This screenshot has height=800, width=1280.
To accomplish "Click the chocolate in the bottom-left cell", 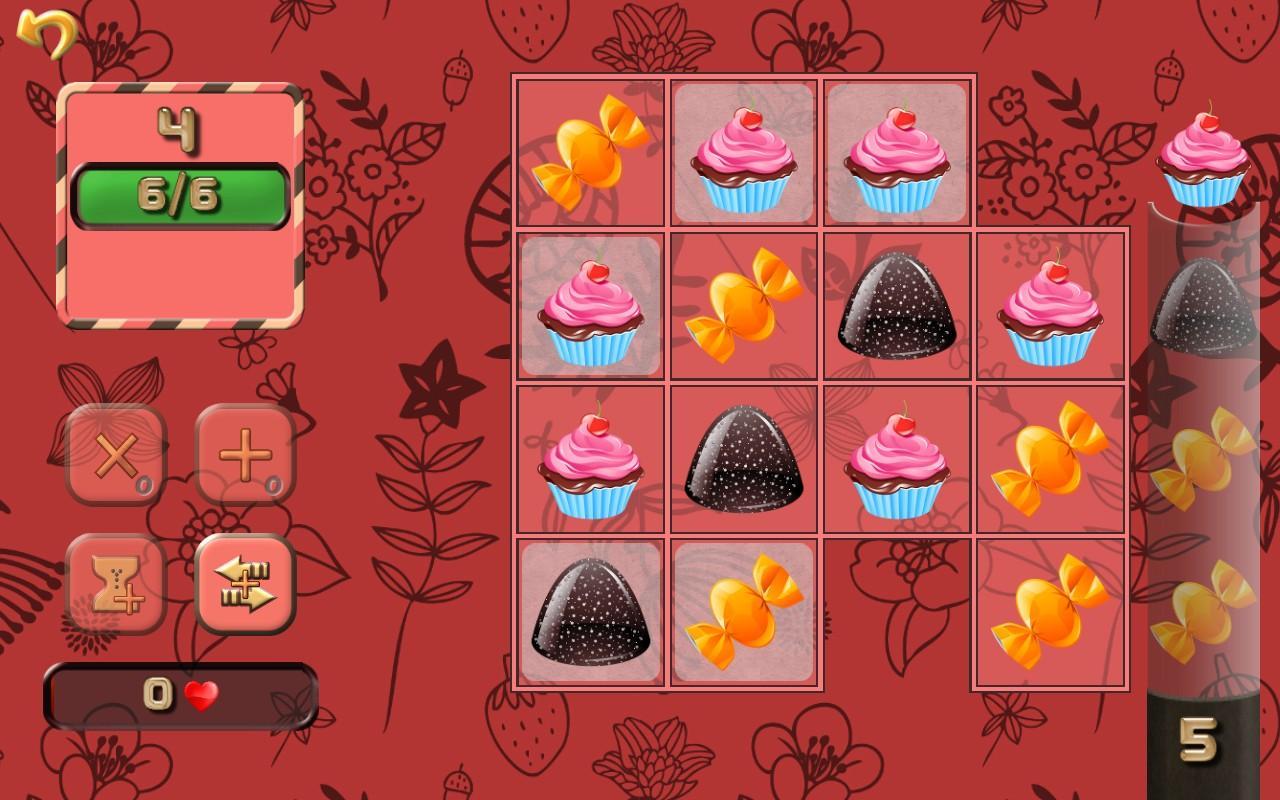I will pyautogui.click(x=588, y=610).
